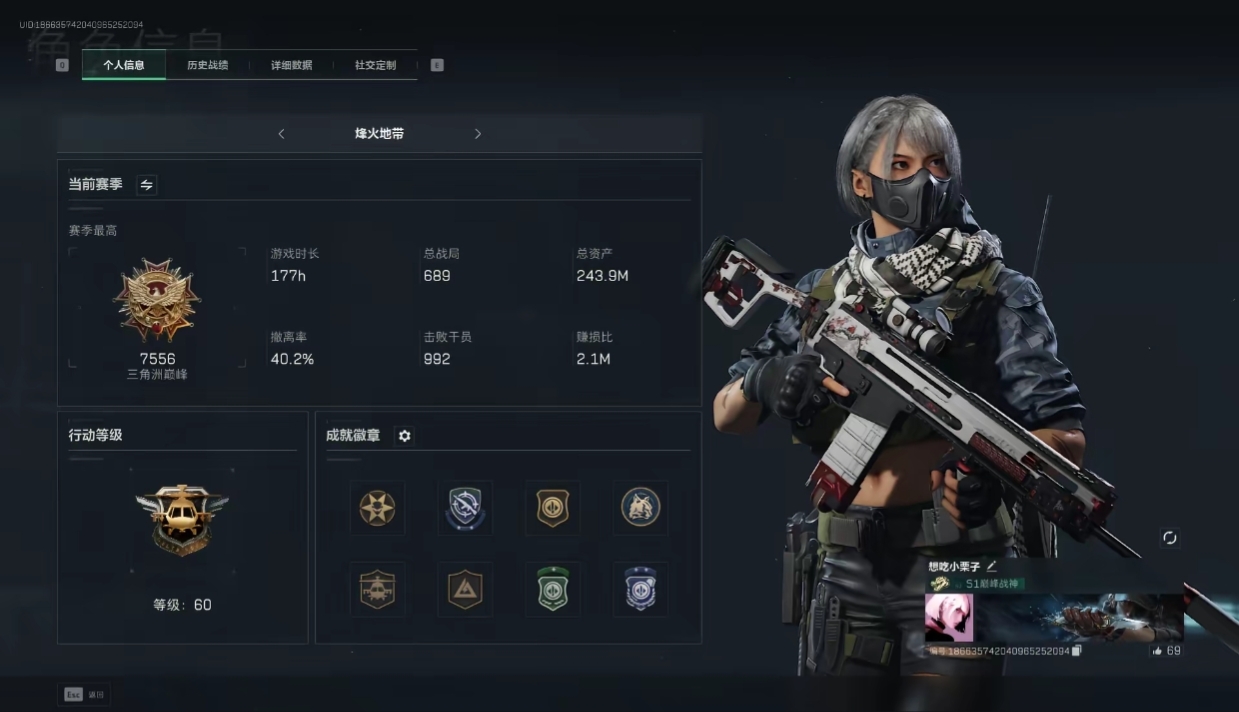Click the left arrow beside 烽火地带
This screenshot has height=712, width=1239.
(x=281, y=134)
